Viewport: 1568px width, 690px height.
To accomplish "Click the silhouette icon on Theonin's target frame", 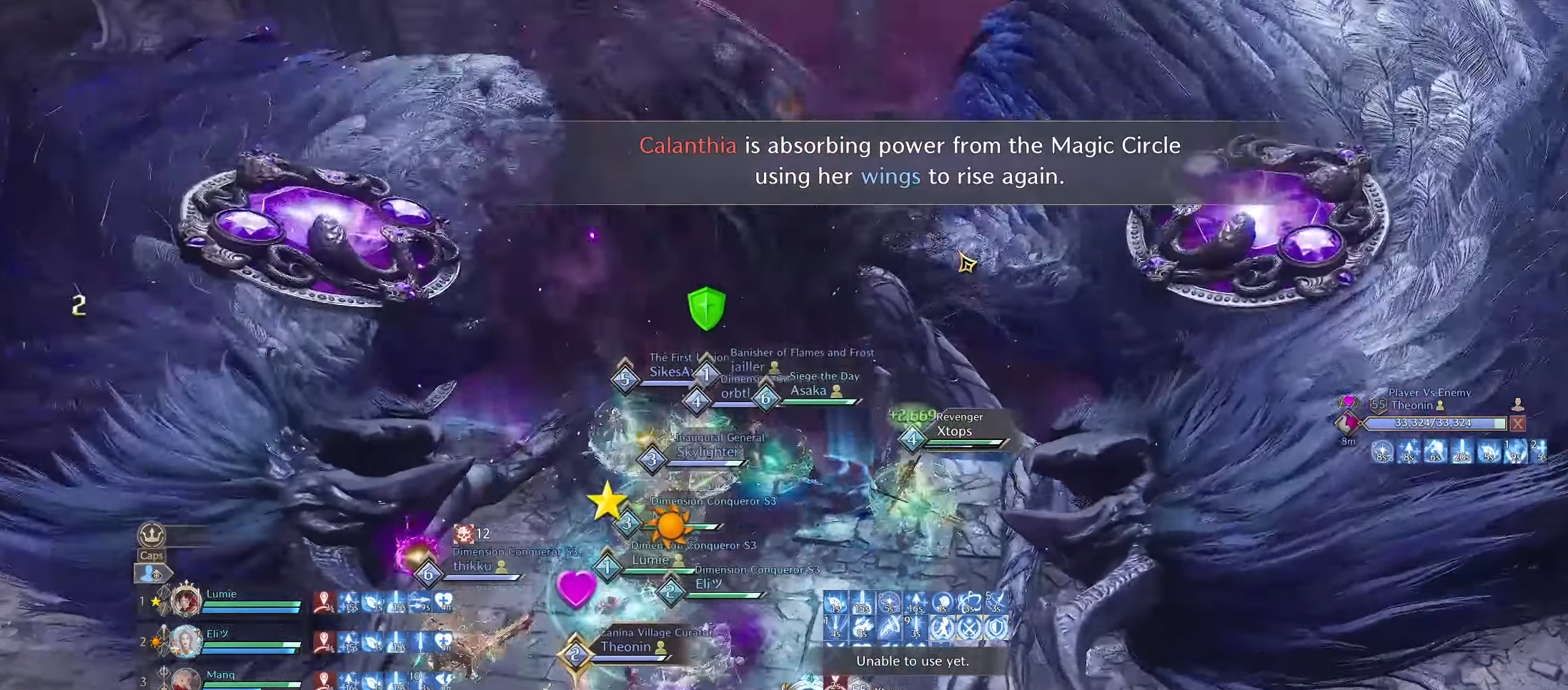I will click(1519, 405).
